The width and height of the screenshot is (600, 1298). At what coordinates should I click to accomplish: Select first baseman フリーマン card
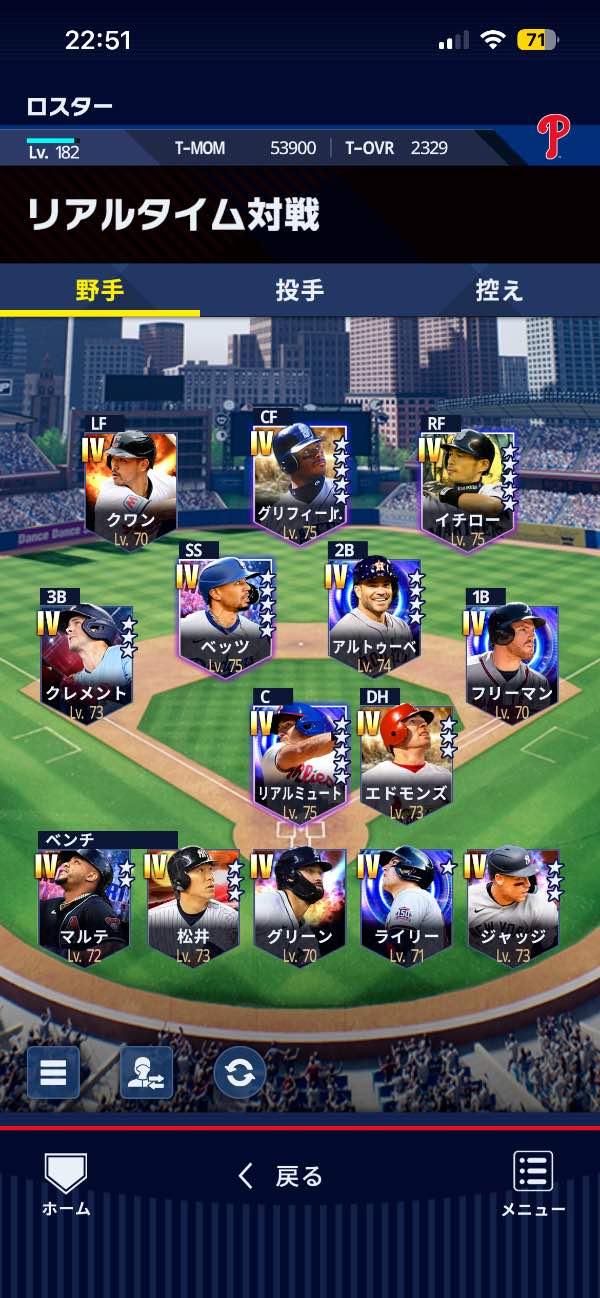click(511, 657)
